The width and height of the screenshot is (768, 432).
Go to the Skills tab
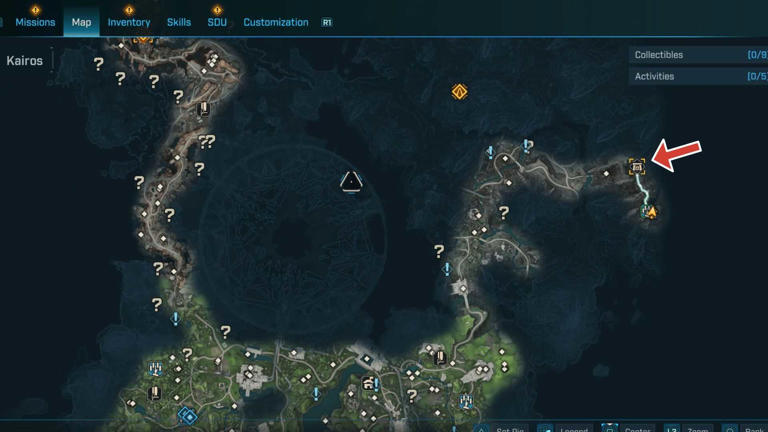179,22
